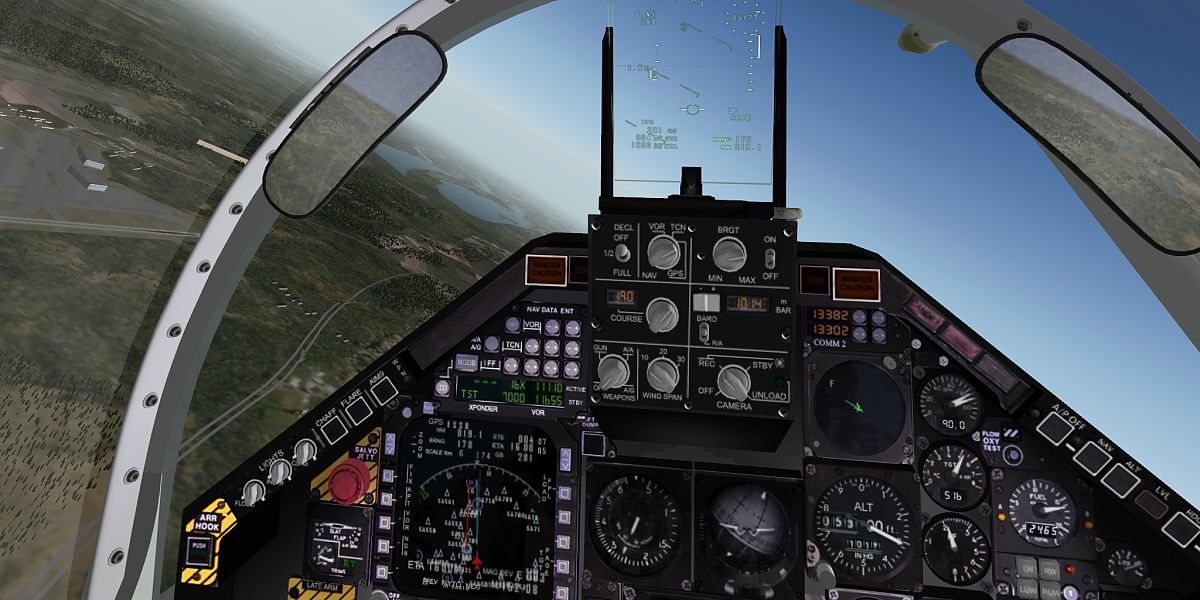Rotate the VOR/TCN/NAV/GPS selector knob
The image size is (1200, 600).
tap(659, 252)
